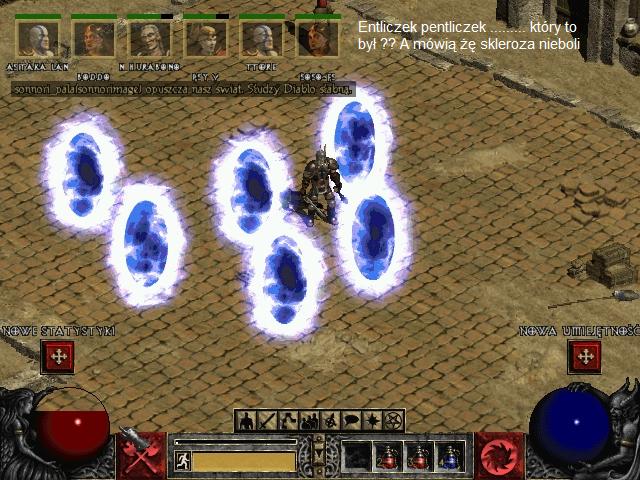
Task: Open inventory using the sword icon
Action: point(267,420)
